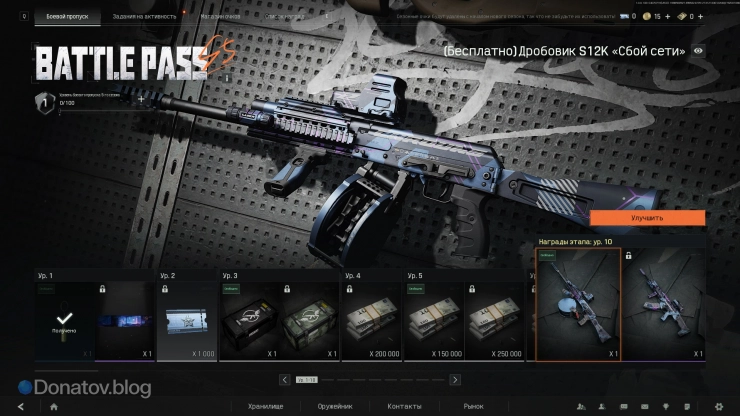Open the Оружейник menu
Viewport: 740px width, 416px height.
[x=335, y=406]
